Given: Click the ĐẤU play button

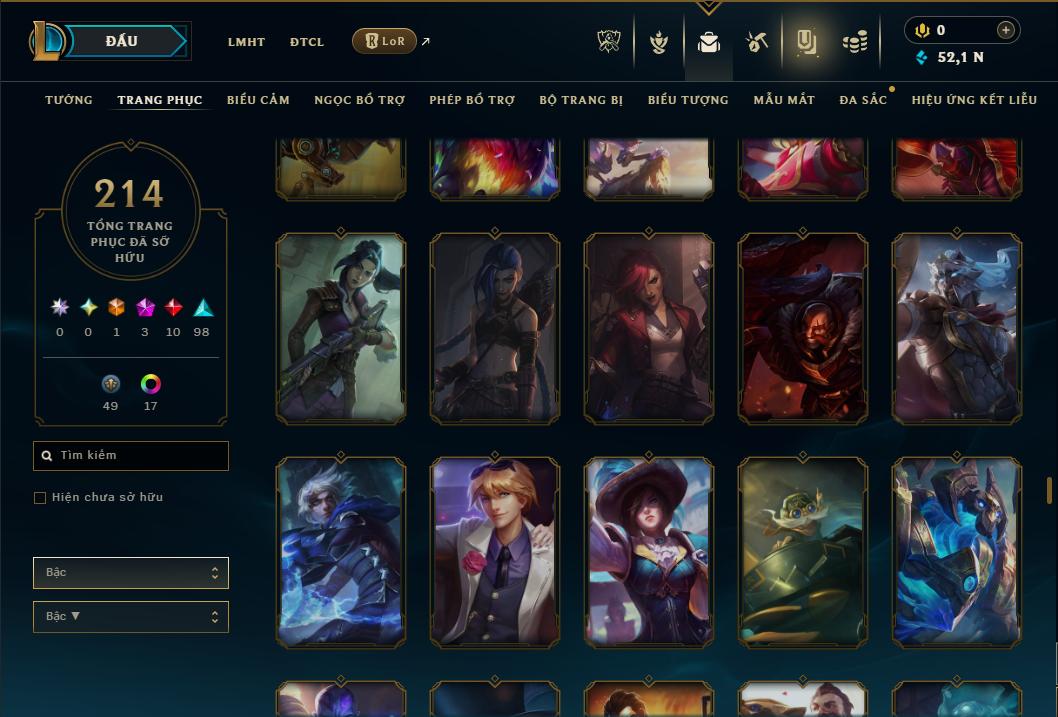Looking at the screenshot, I should click(x=120, y=41).
